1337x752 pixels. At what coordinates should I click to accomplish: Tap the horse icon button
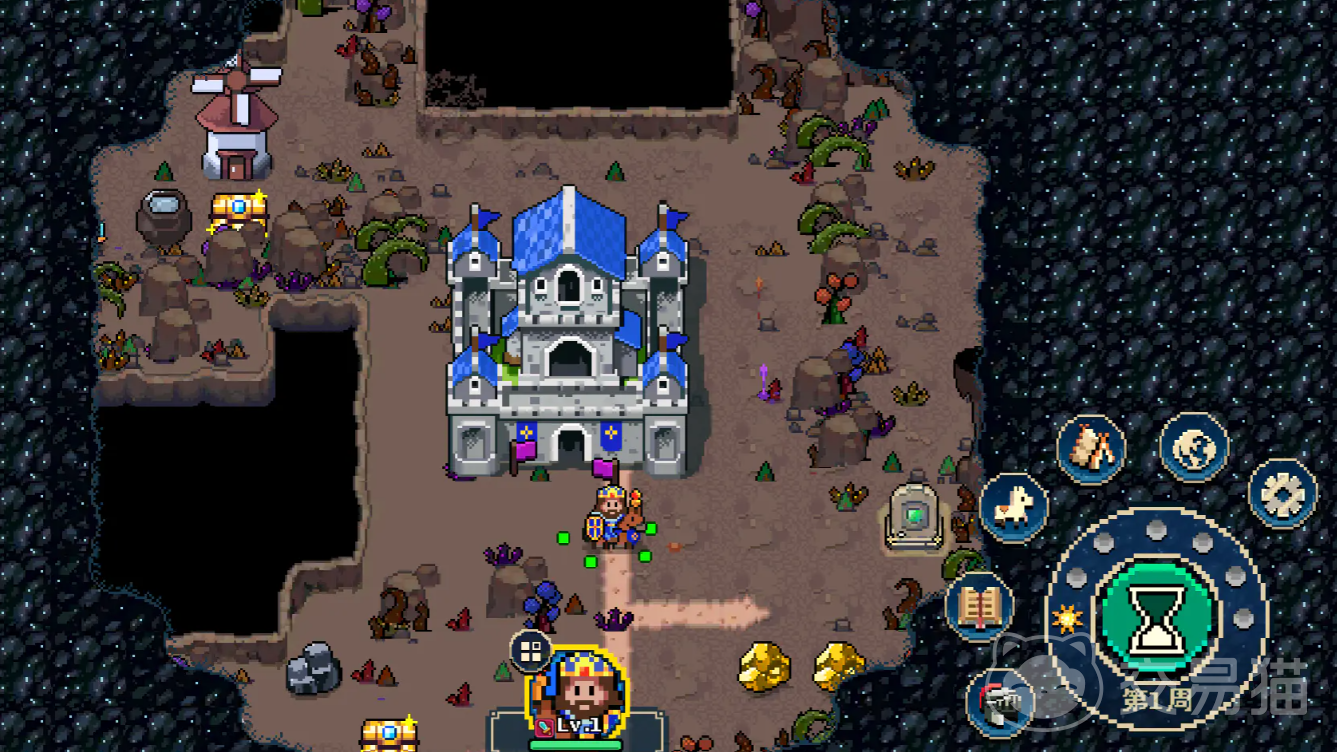pyautogui.click(x=1013, y=507)
